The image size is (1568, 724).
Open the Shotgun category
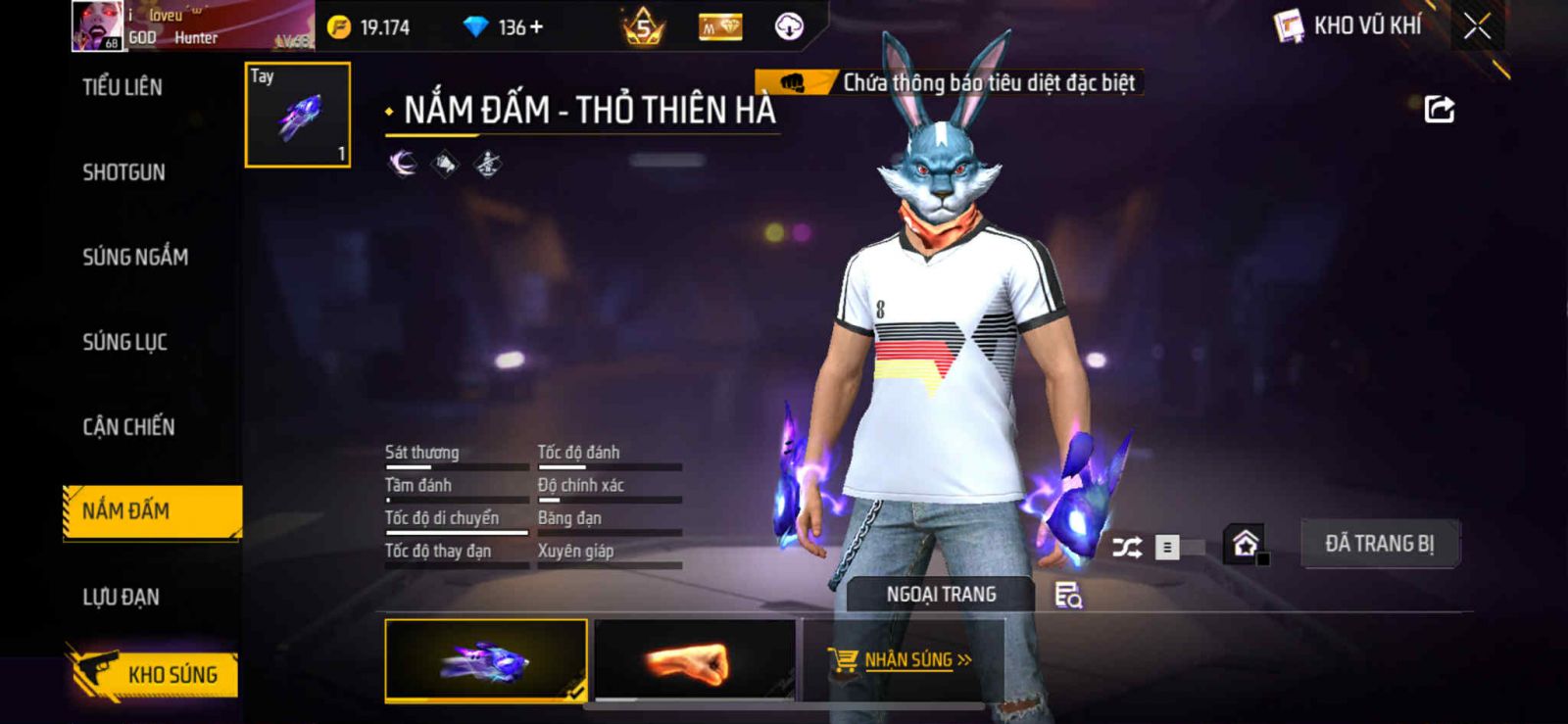(123, 172)
